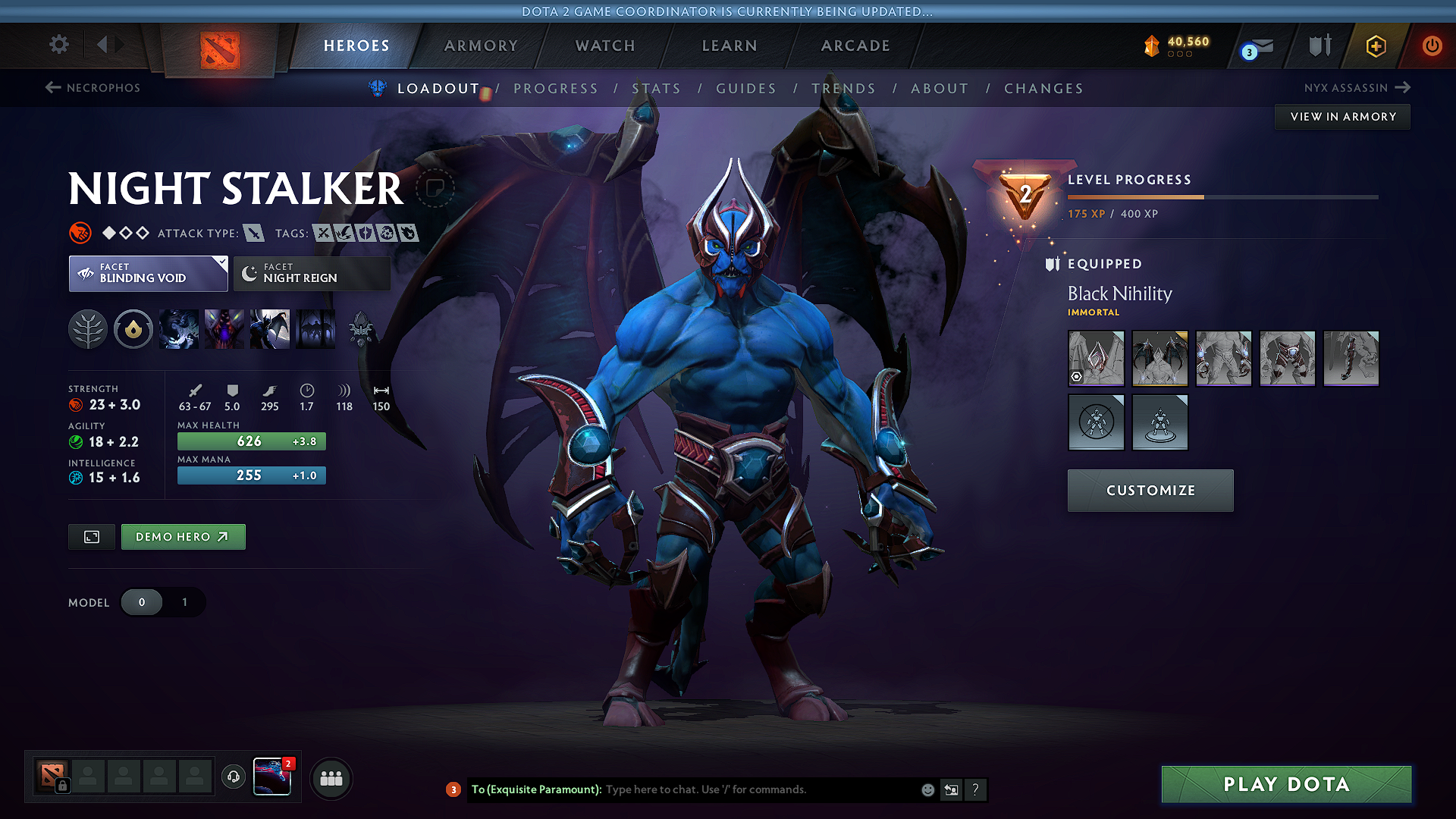The width and height of the screenshot is (1456, 819).
Task: Click the red power button to exit
Action: click(1432, 45)
